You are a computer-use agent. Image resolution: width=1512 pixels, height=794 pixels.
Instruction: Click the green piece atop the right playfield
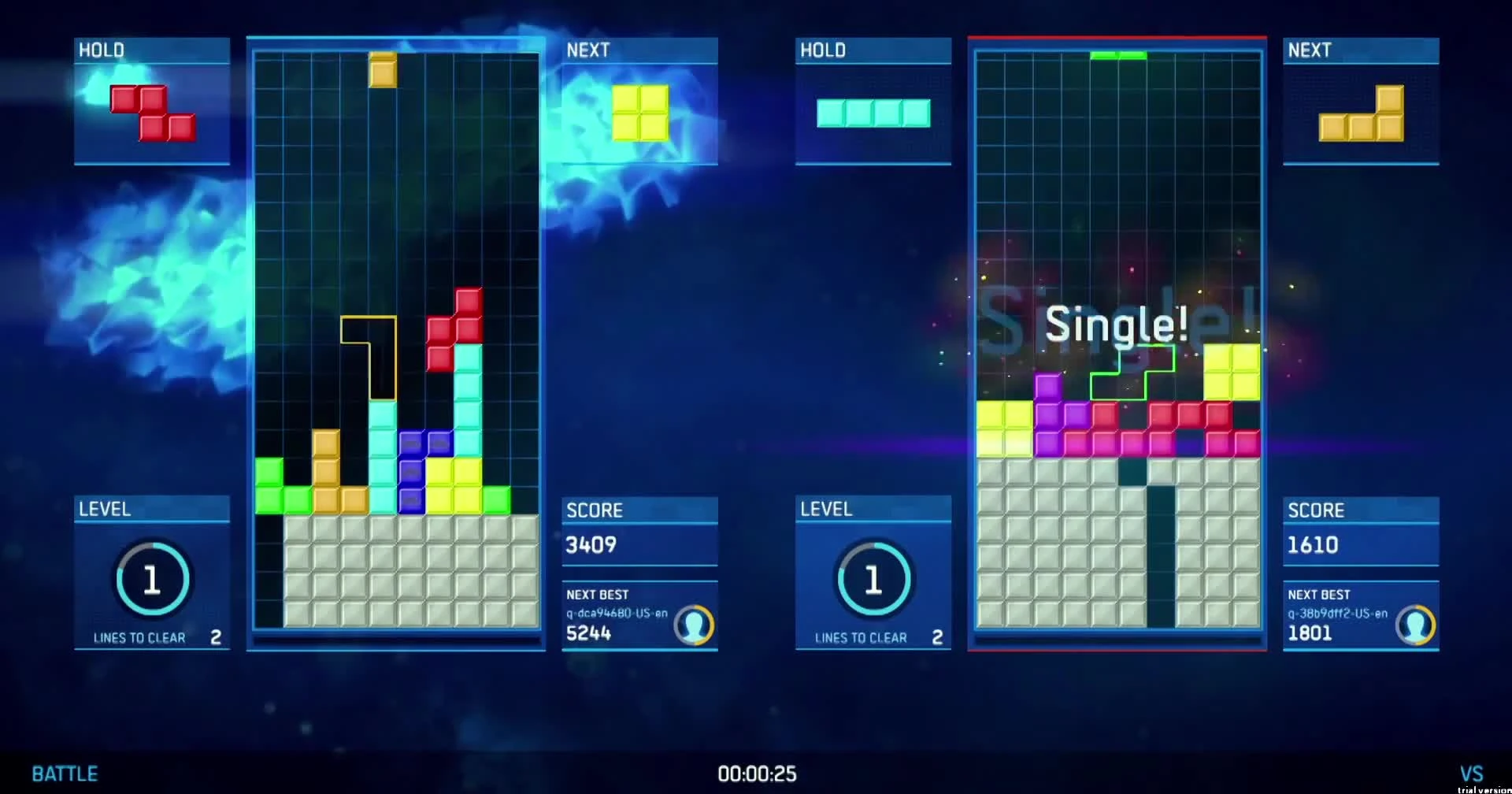click(1118, 55)
